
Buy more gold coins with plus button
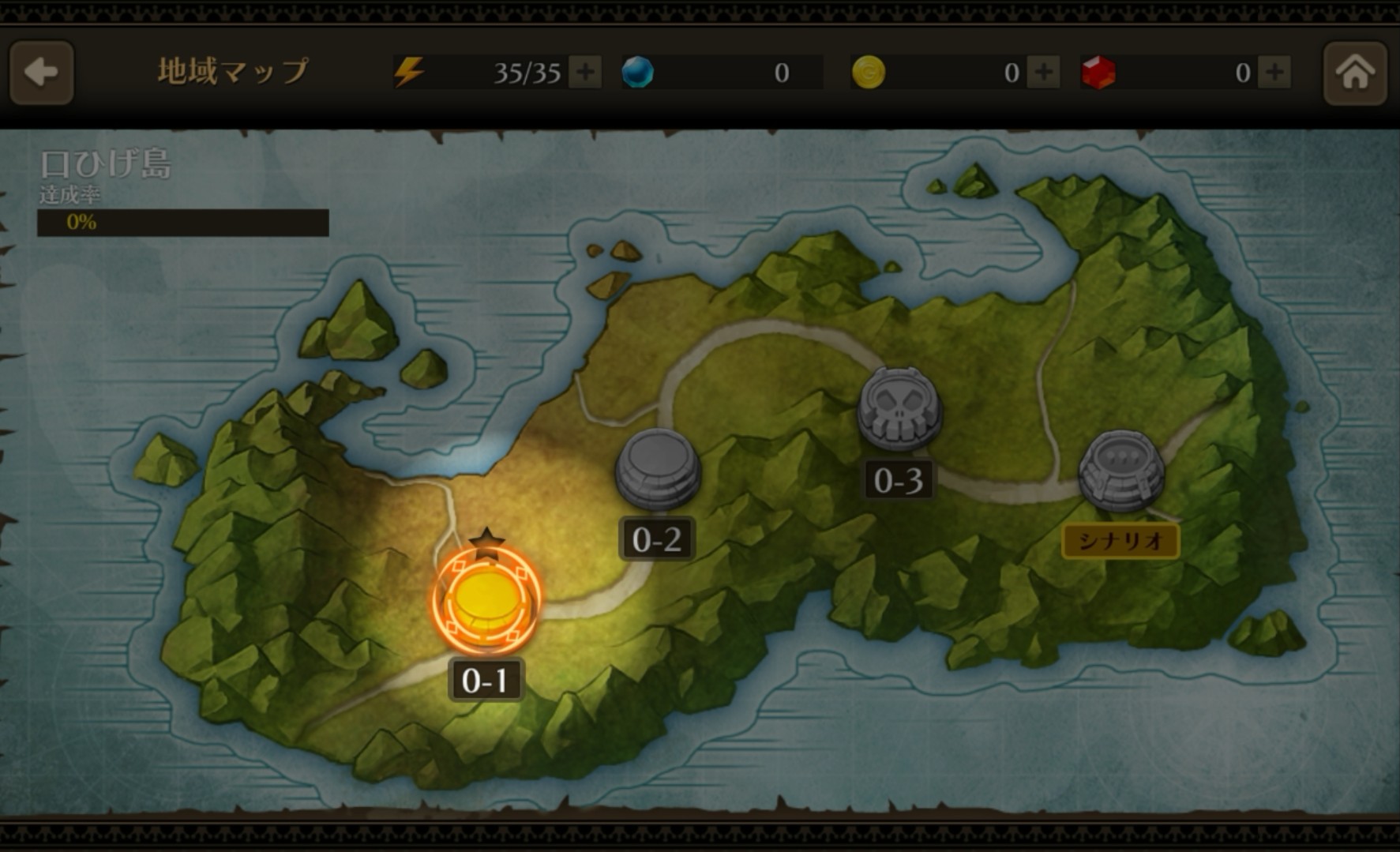click(x=1044, y=73)
